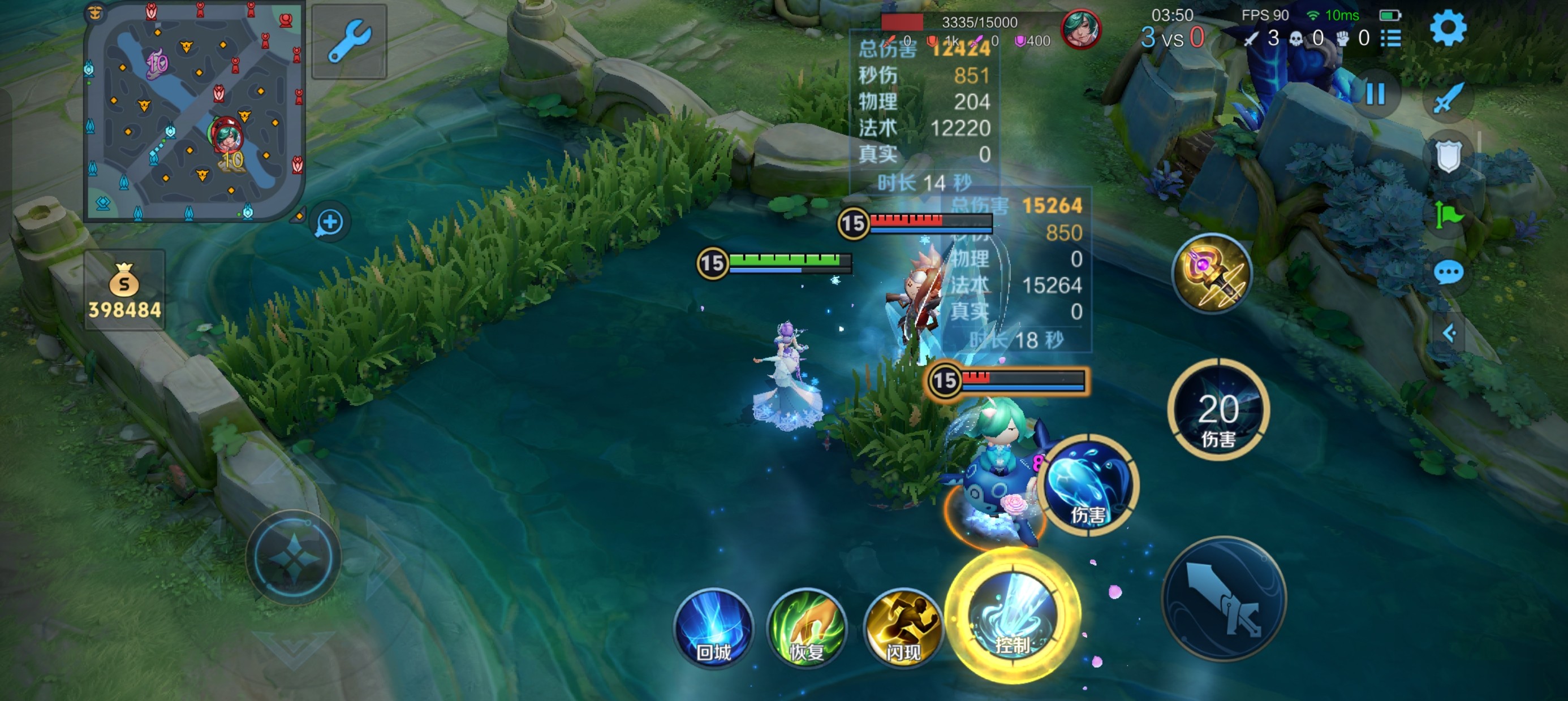Tap the green flag signal button
This screenshot has height=701, width=1568.
tap(1448, 215)
